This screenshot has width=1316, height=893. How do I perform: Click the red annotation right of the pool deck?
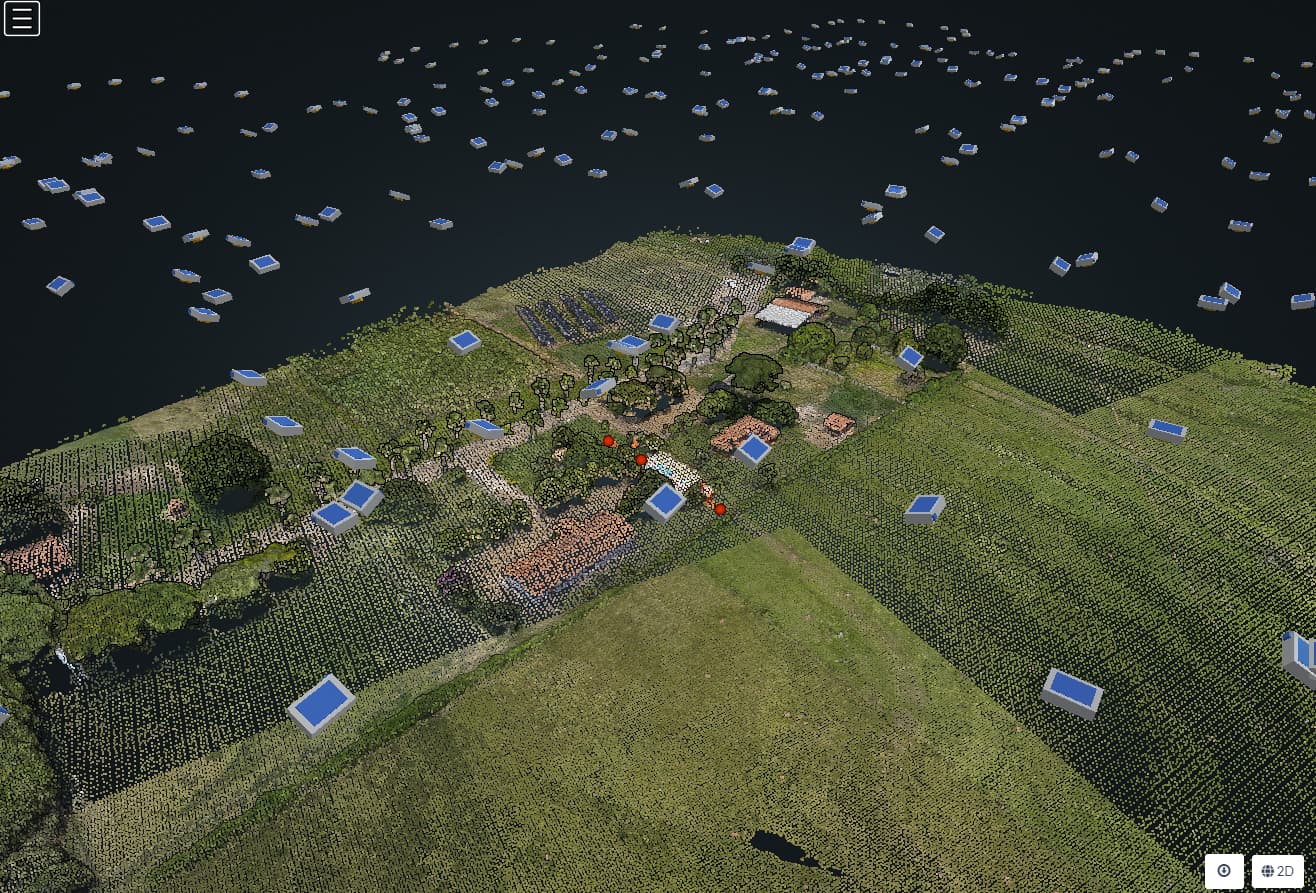(x=719, y=509)
